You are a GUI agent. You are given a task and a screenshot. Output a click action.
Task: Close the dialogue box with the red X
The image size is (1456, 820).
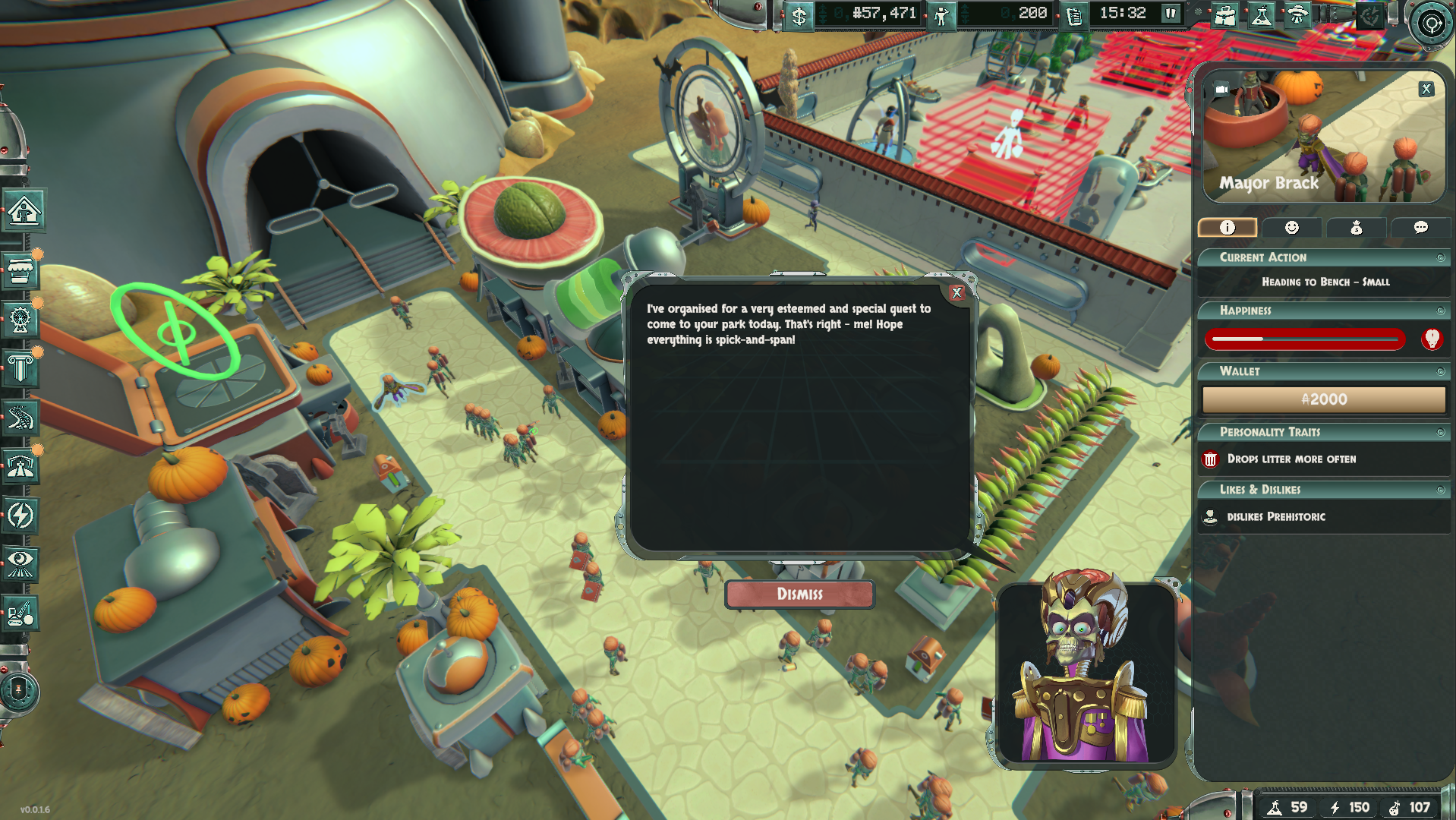[x=956, y=292]
